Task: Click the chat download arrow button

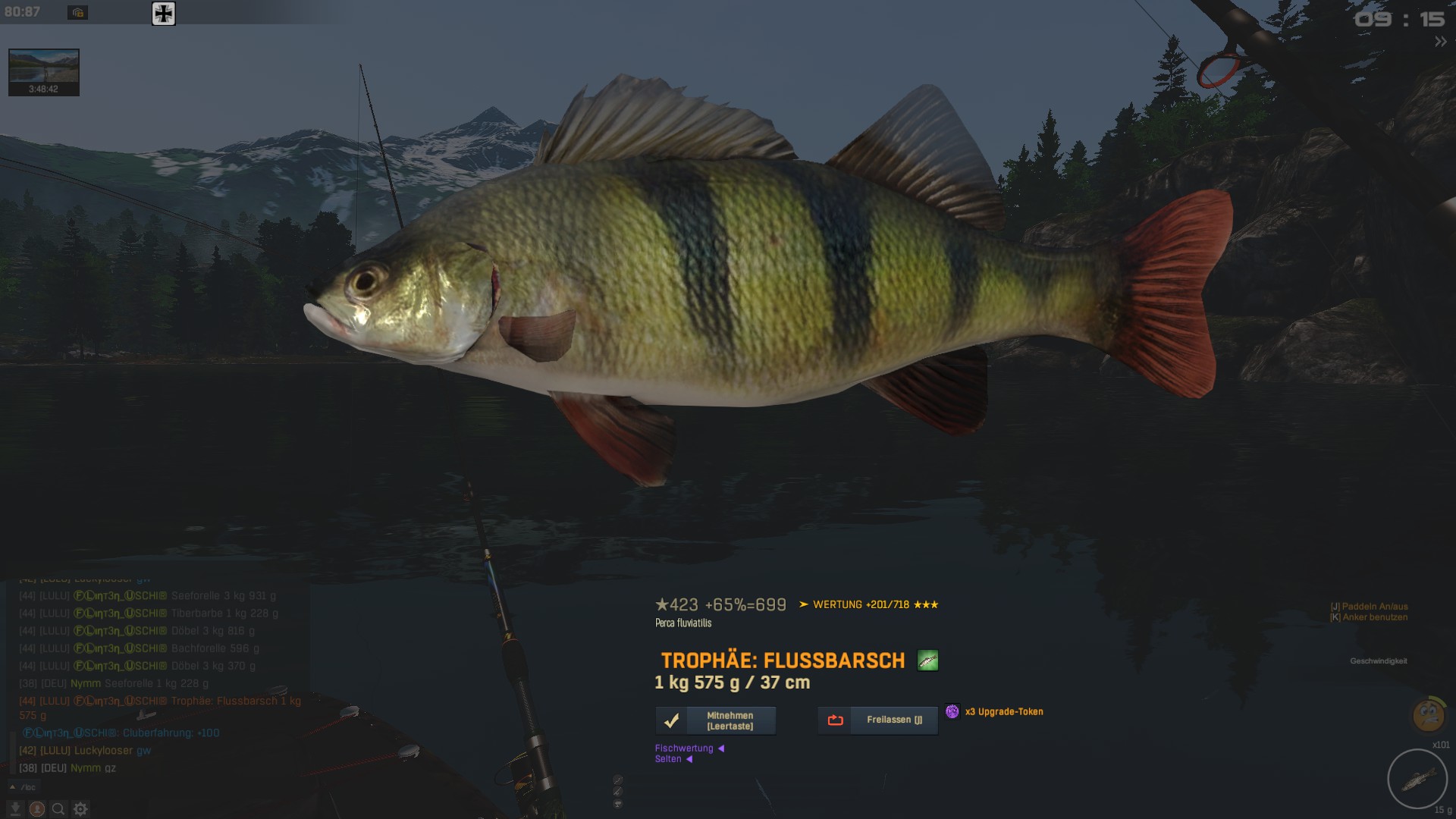Action: [x=14, y=809]
